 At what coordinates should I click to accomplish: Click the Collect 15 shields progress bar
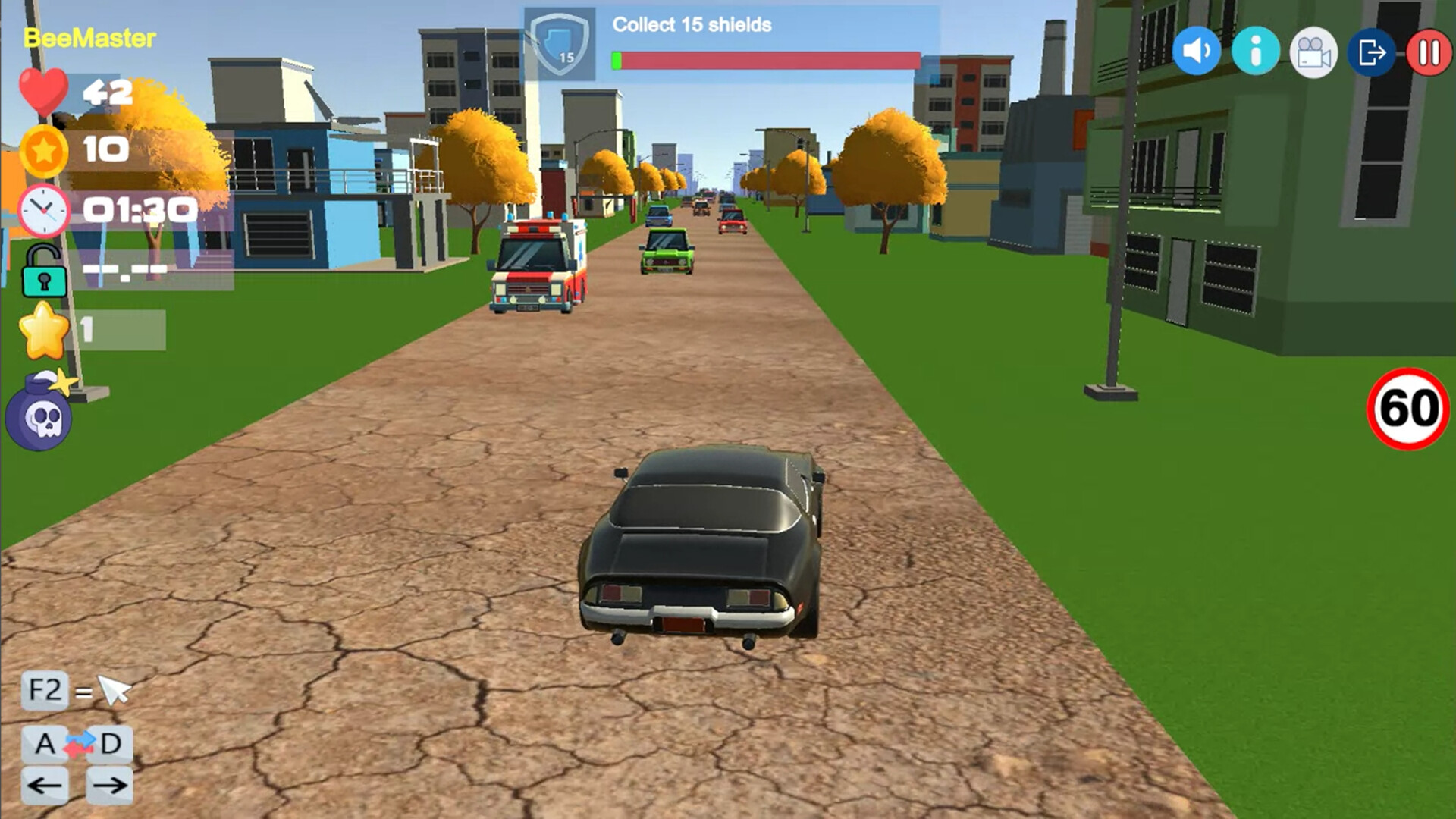click(766, 58)
